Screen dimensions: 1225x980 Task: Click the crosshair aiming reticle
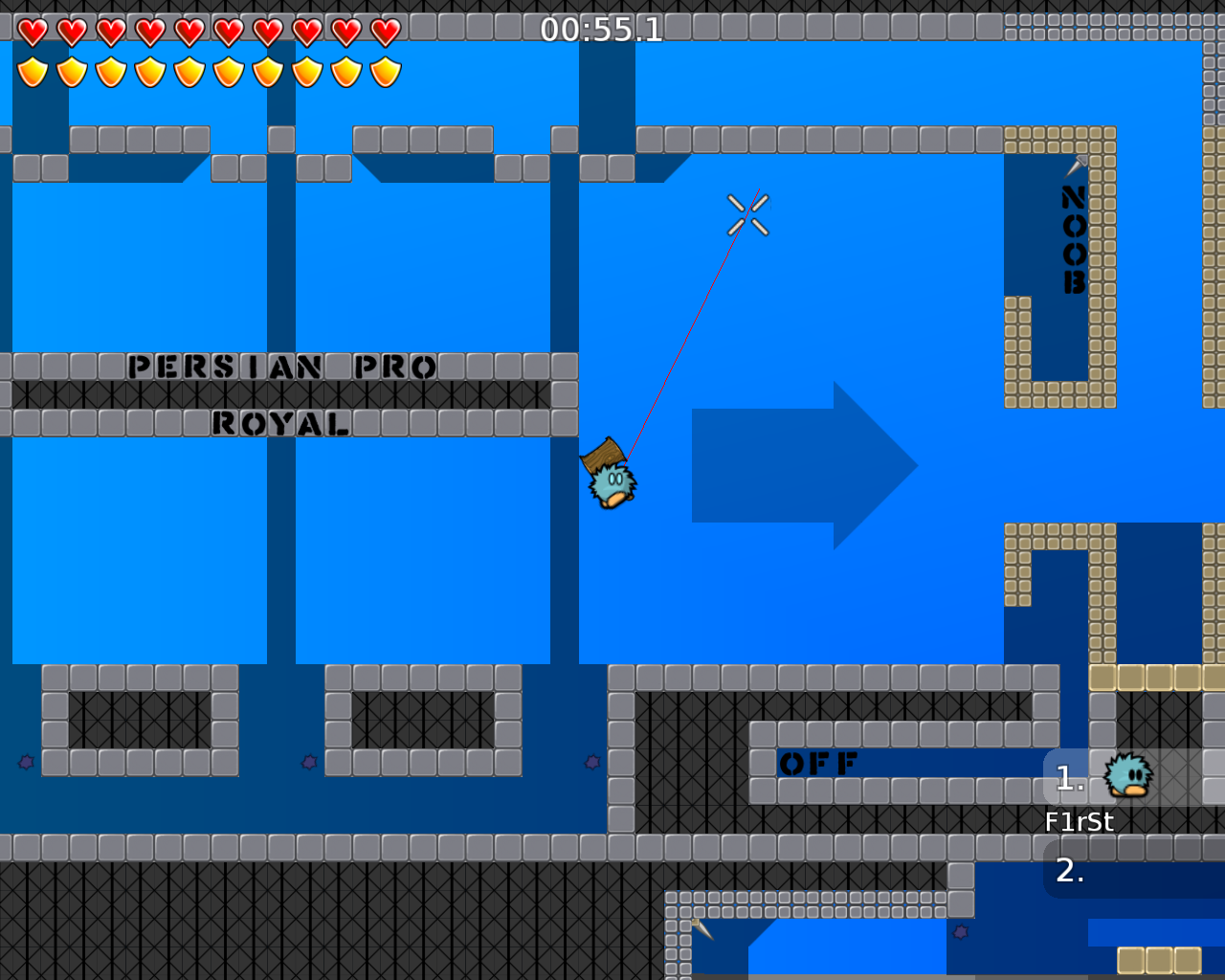coord(749,212)
